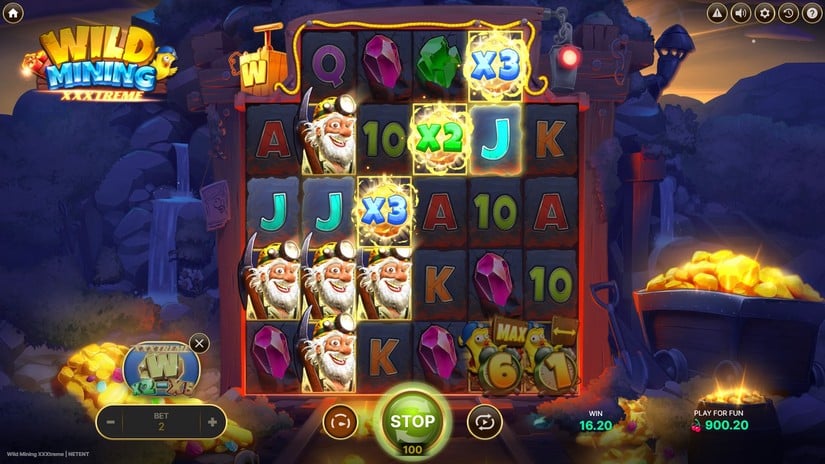View the game history

[788, 13]
